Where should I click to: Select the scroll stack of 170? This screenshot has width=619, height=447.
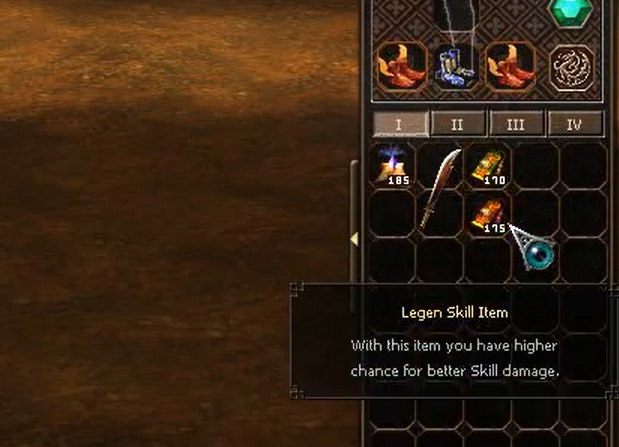coord(490,165)
